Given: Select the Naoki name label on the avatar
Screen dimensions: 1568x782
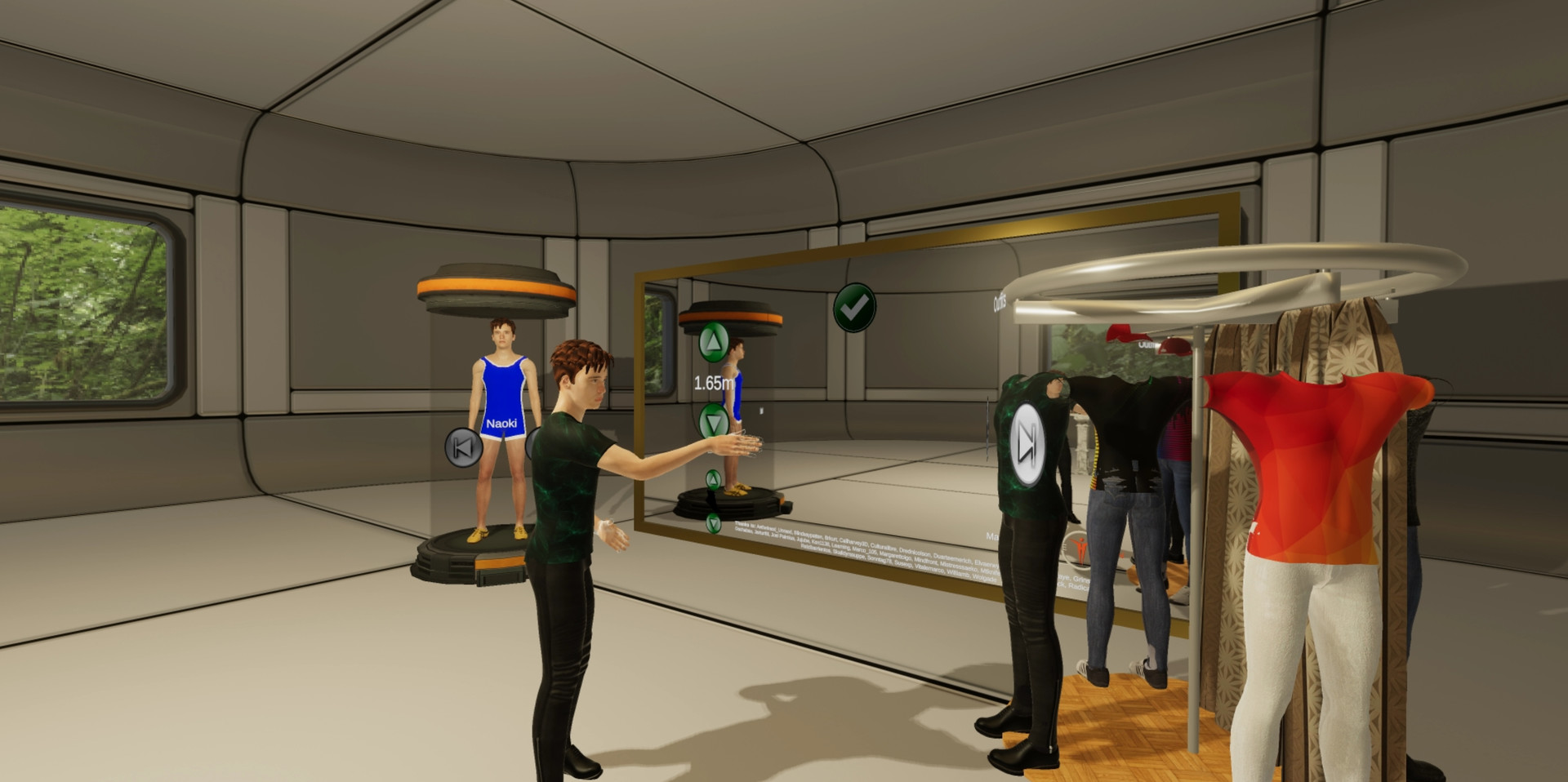Looking at the screenshot, I should [x=502, y=423].
